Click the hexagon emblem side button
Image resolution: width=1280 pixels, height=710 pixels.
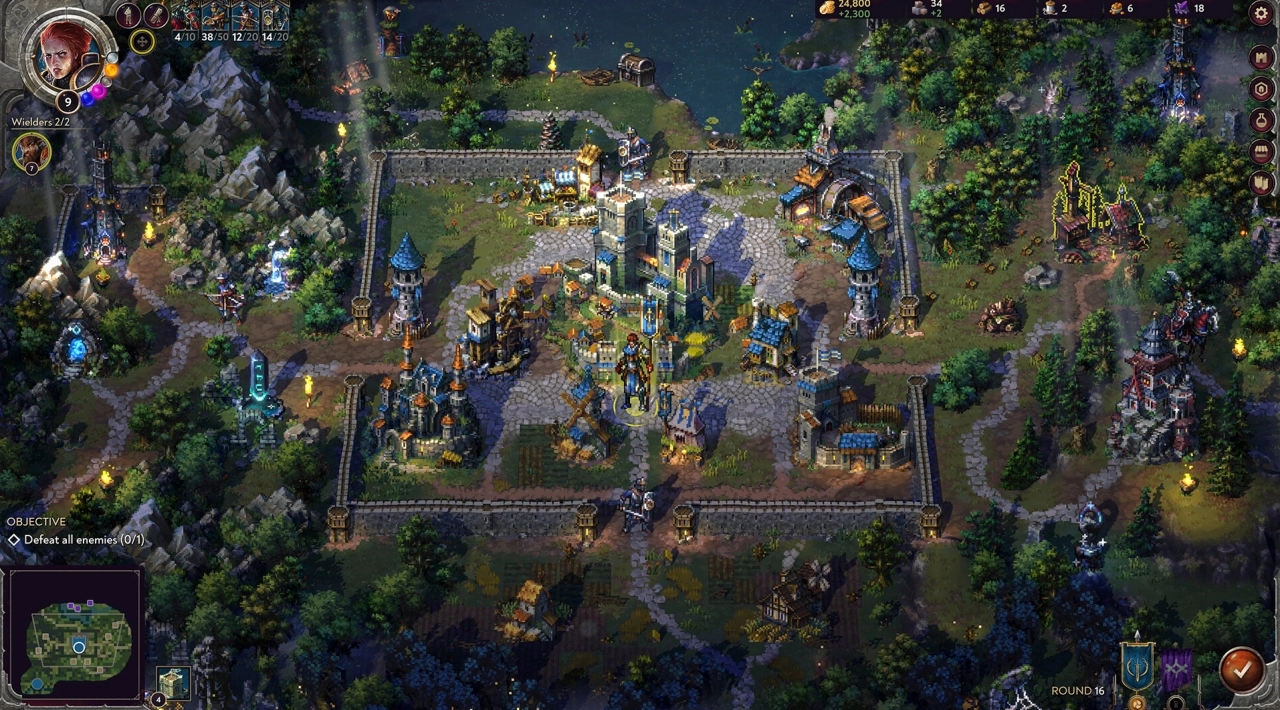coord(1262,89)
